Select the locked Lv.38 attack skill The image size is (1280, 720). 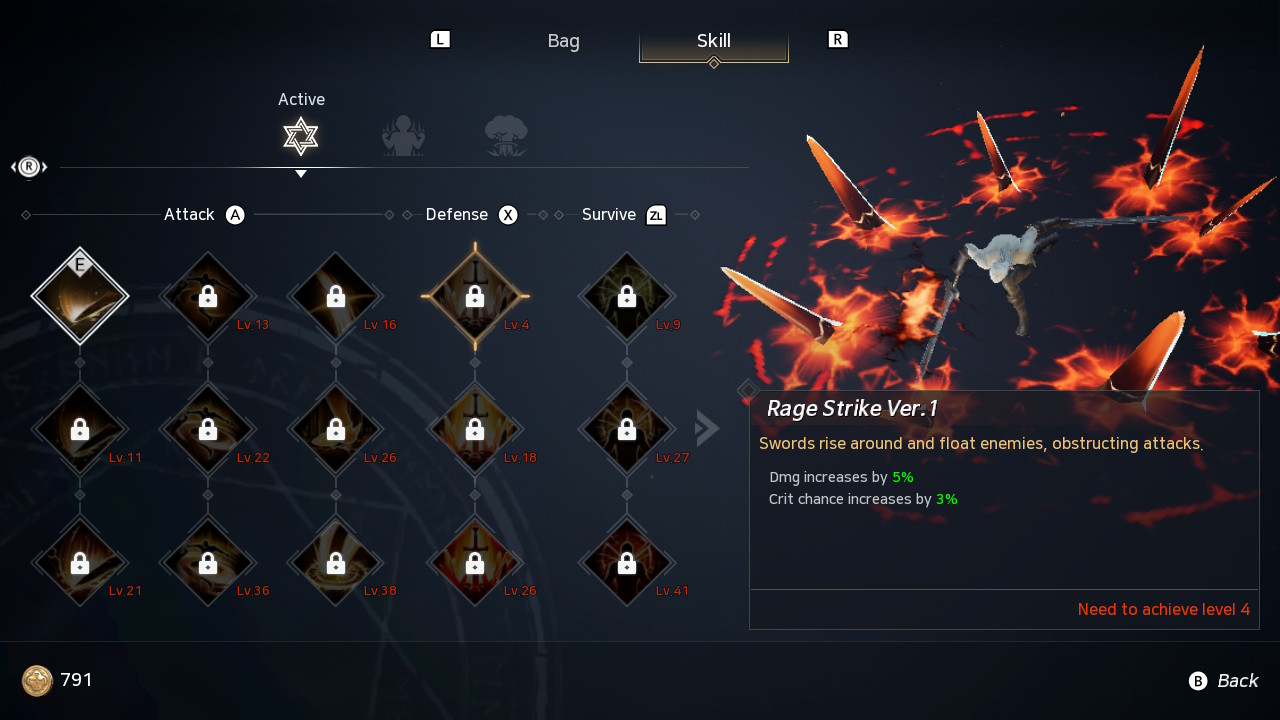coord(336,562)
